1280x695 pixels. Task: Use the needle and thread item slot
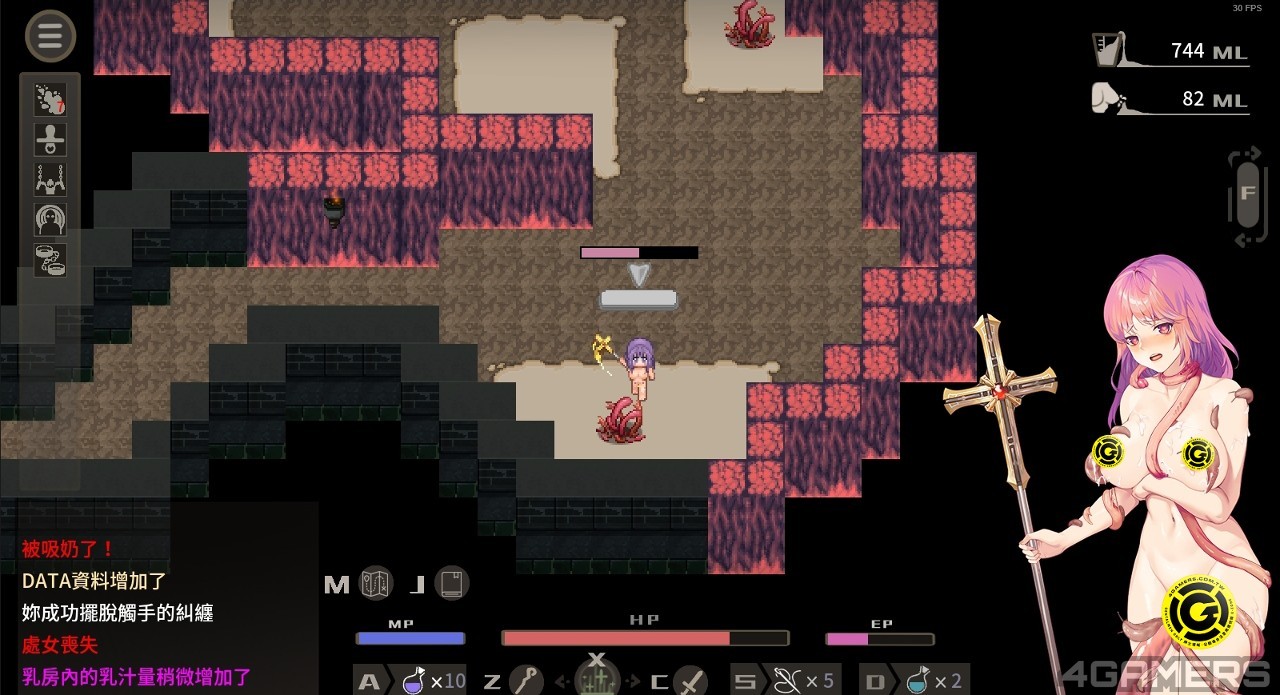(788, 681)
